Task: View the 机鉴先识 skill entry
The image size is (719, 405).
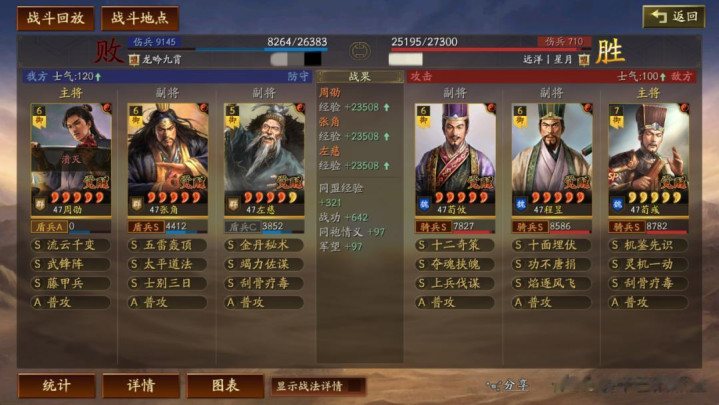Action: 648,244
